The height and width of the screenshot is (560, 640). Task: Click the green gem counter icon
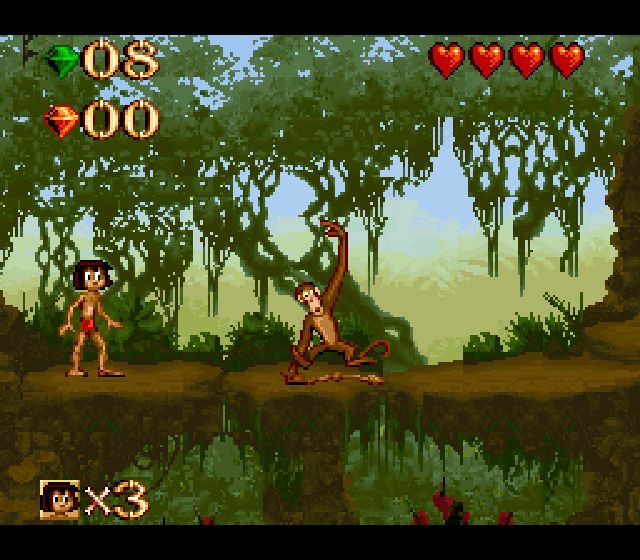(62, 61)
